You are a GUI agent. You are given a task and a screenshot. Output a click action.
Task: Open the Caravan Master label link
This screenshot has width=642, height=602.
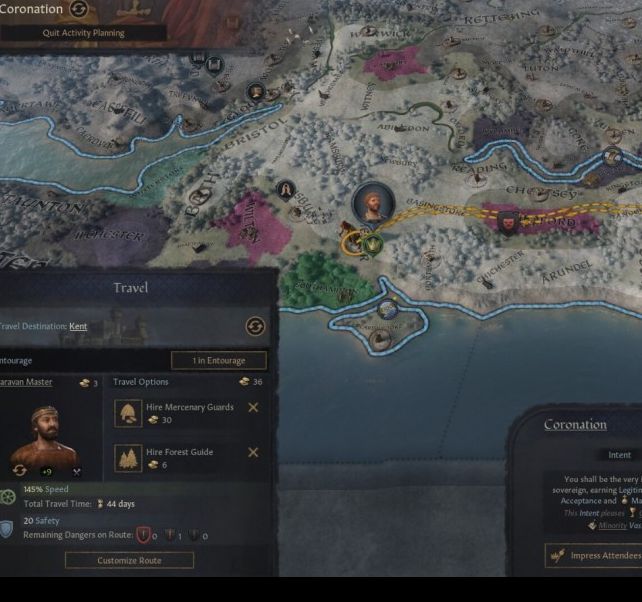(x=26, y=382)
